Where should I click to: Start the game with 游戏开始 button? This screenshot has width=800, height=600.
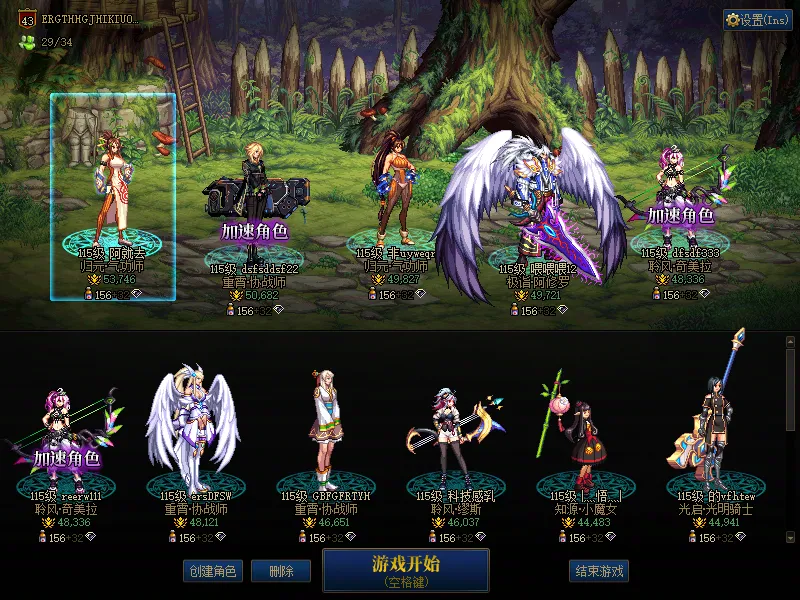tap(405, 570)
